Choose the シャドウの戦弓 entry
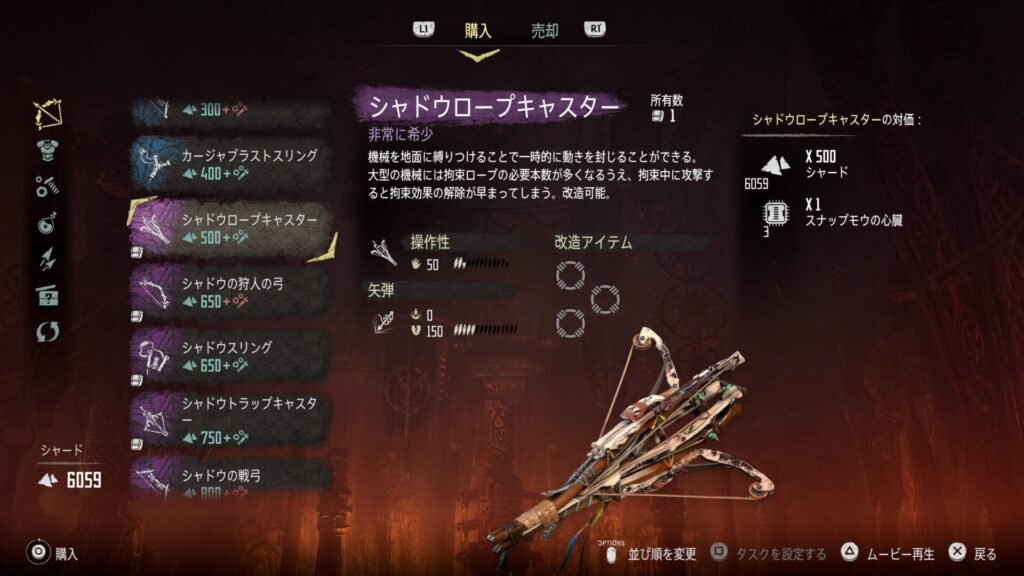This screenshot has height=576, width=1024. 229,474
